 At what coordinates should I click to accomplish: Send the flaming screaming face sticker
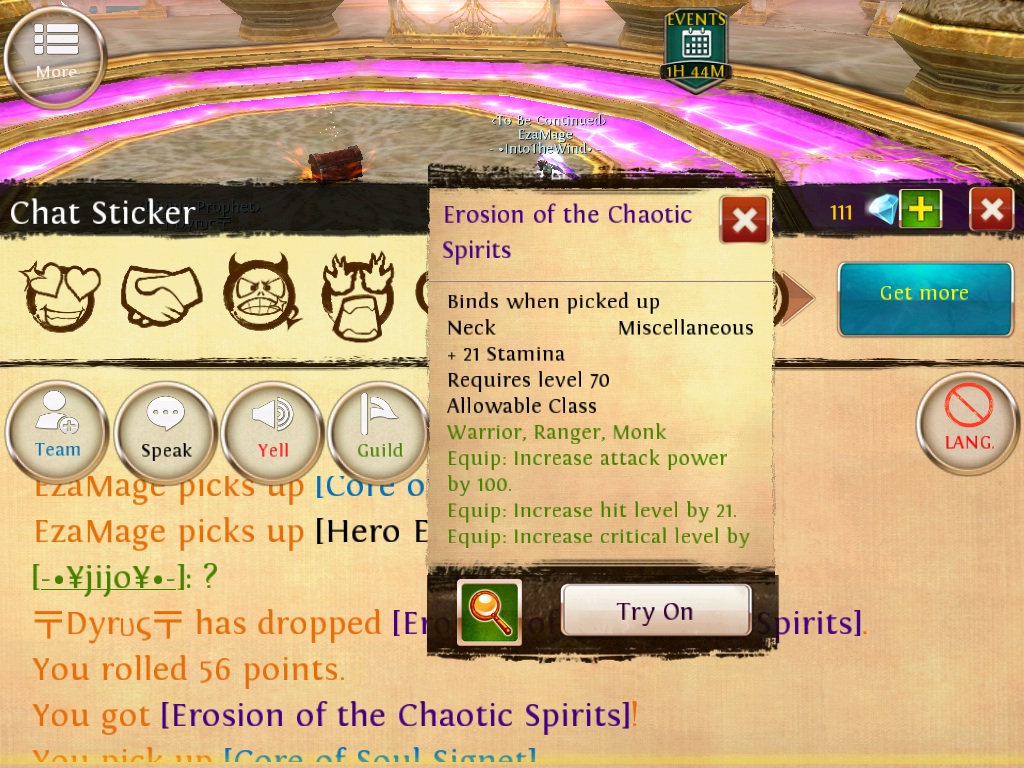tap(358, 297)
